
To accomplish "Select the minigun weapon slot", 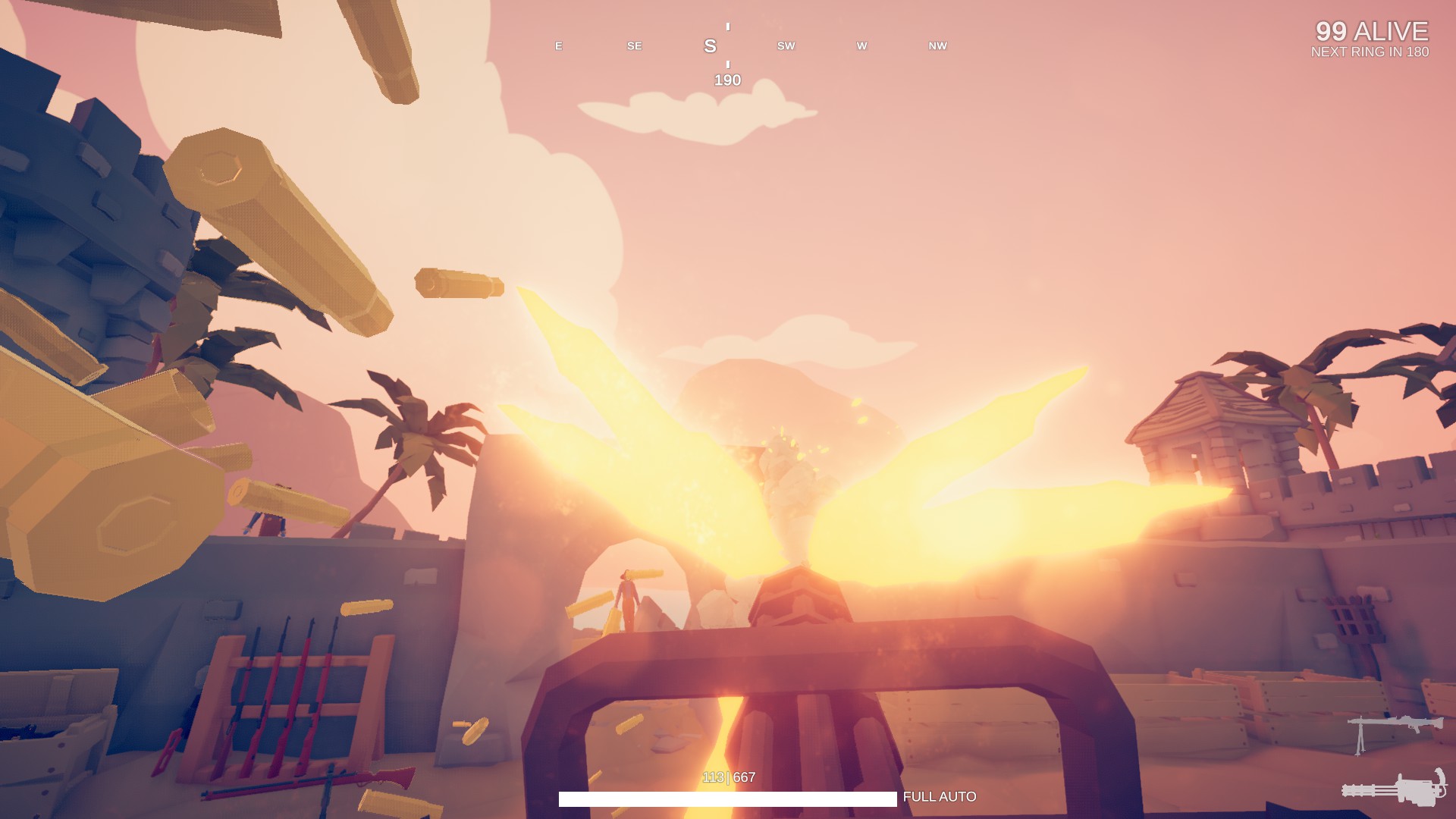I will pos(1394,788).
